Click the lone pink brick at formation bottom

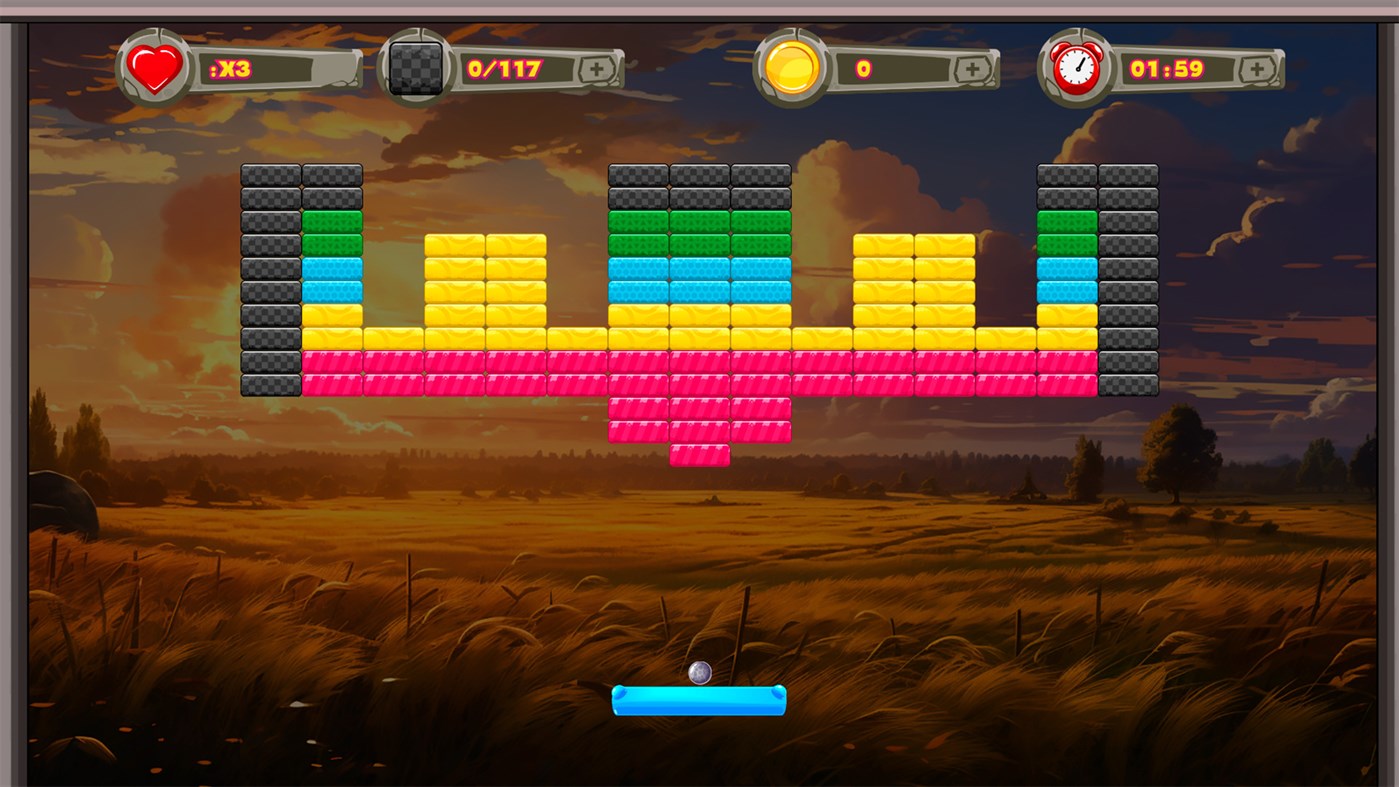pos(700,455)
